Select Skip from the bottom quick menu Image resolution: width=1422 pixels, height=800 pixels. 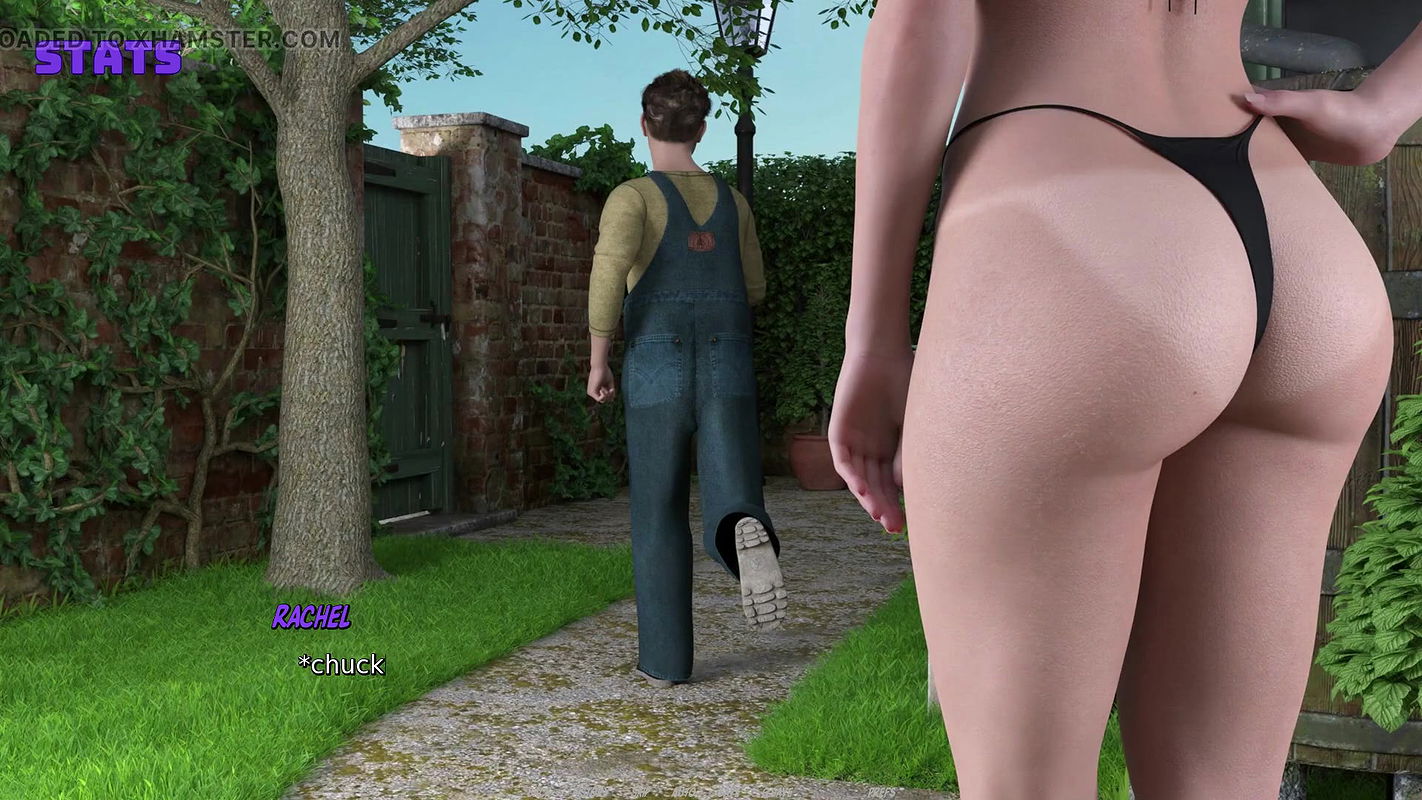pyautogui.click(x=640, y=792)
